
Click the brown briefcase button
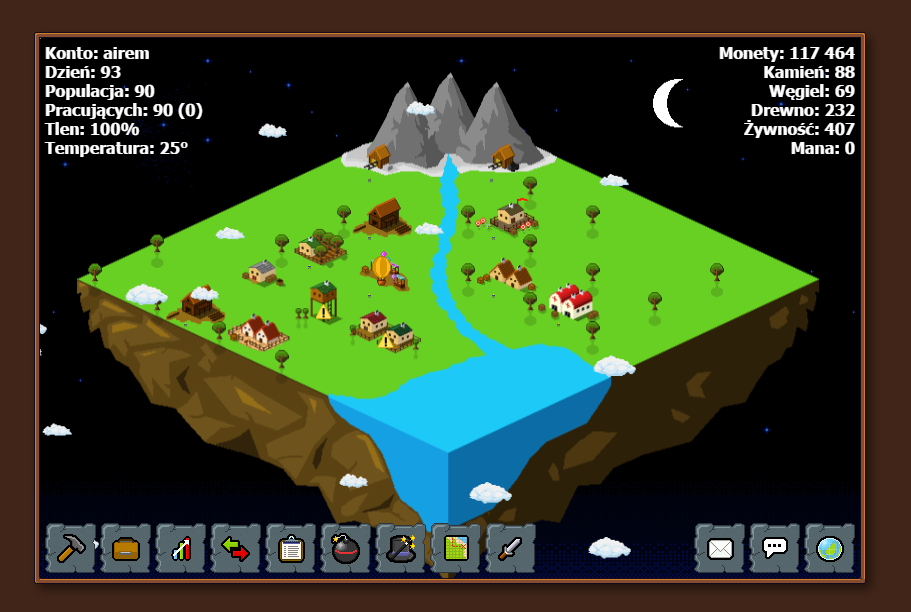point(126,549)
